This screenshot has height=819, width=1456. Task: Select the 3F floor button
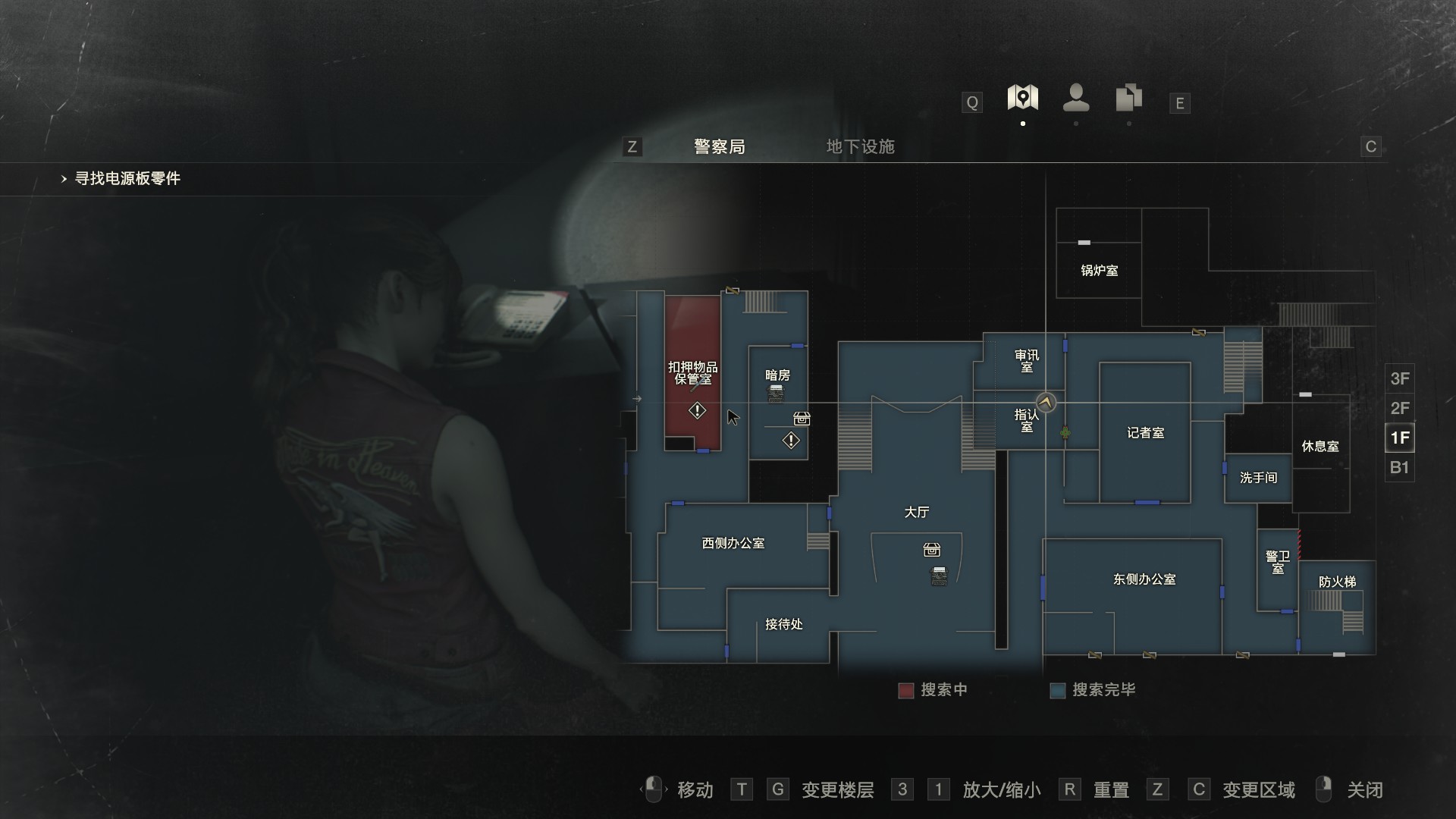[1399, 378]
